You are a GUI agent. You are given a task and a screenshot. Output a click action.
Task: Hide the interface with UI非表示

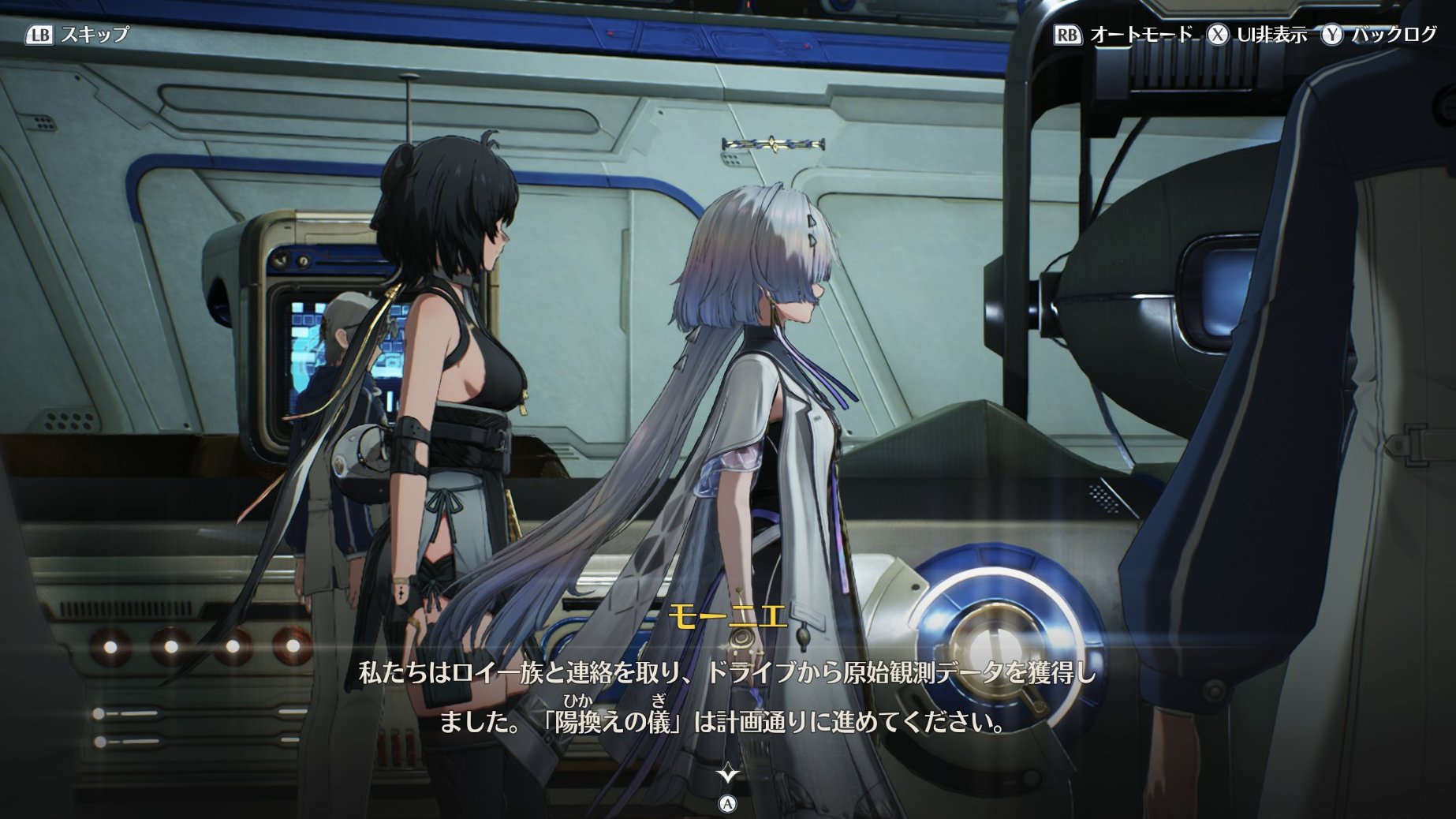[1259, 35]
